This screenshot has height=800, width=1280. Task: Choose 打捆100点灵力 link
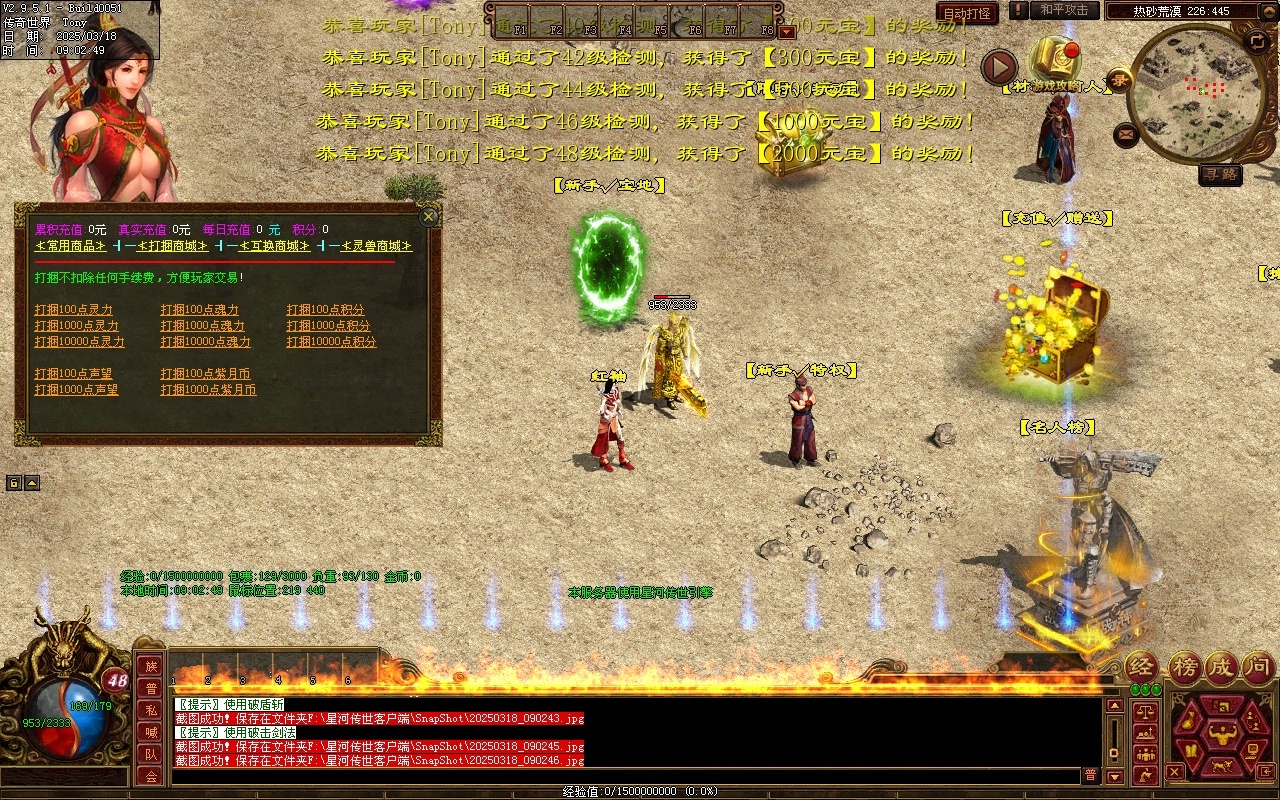74,310
